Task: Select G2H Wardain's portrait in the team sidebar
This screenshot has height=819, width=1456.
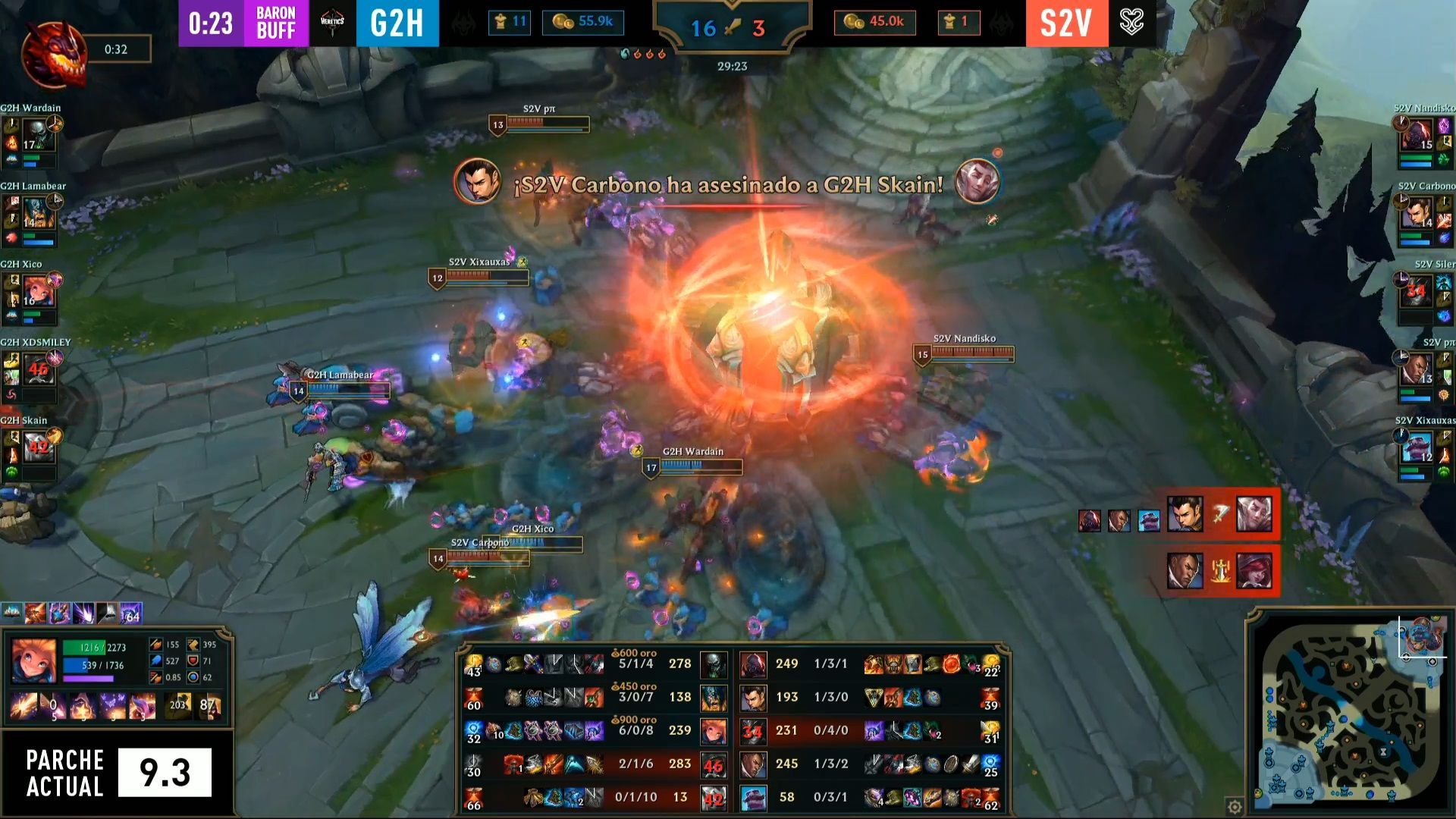Action: [x=38, y=135]
